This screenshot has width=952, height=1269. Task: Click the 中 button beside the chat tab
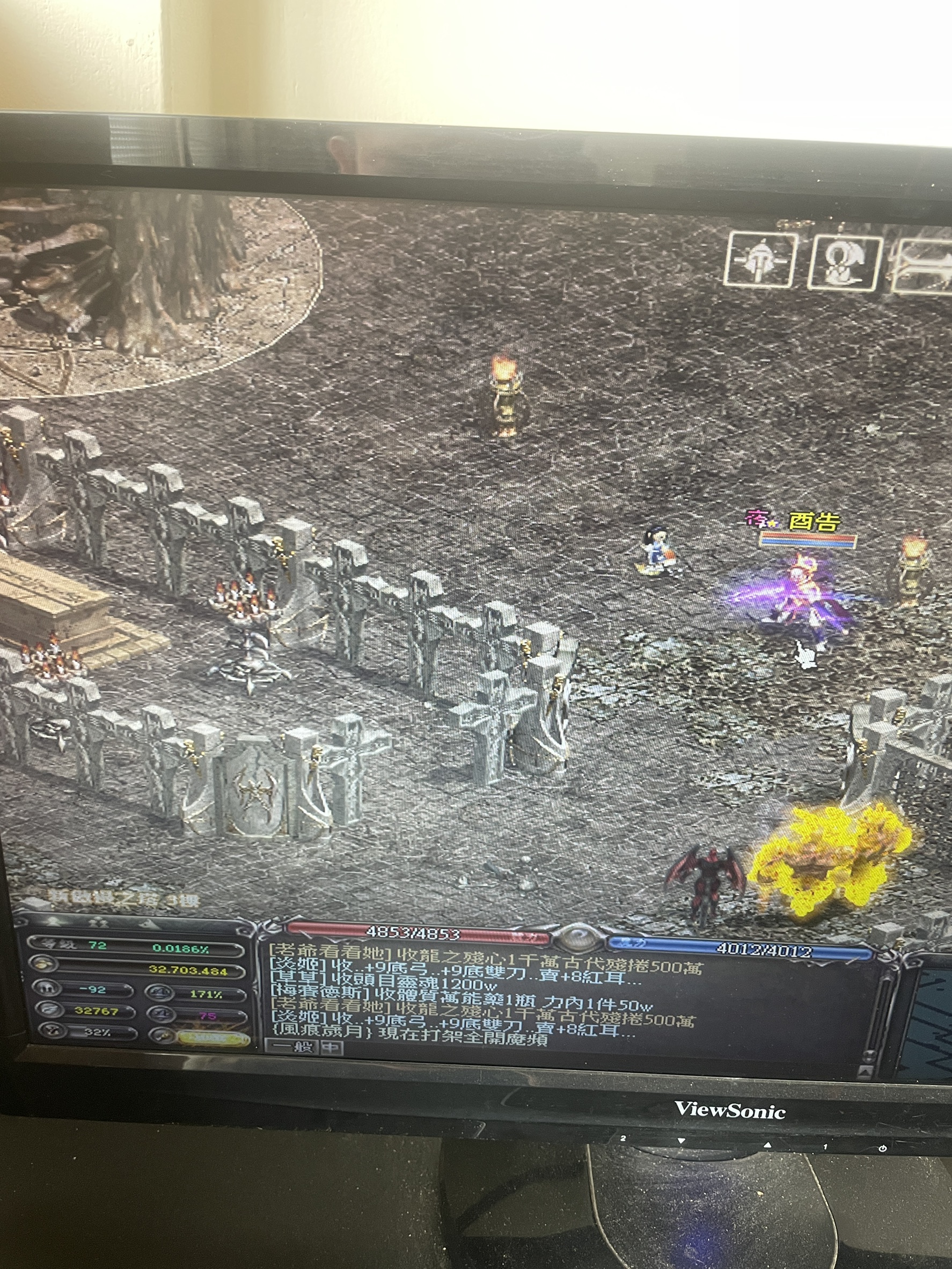(332, 1047)
